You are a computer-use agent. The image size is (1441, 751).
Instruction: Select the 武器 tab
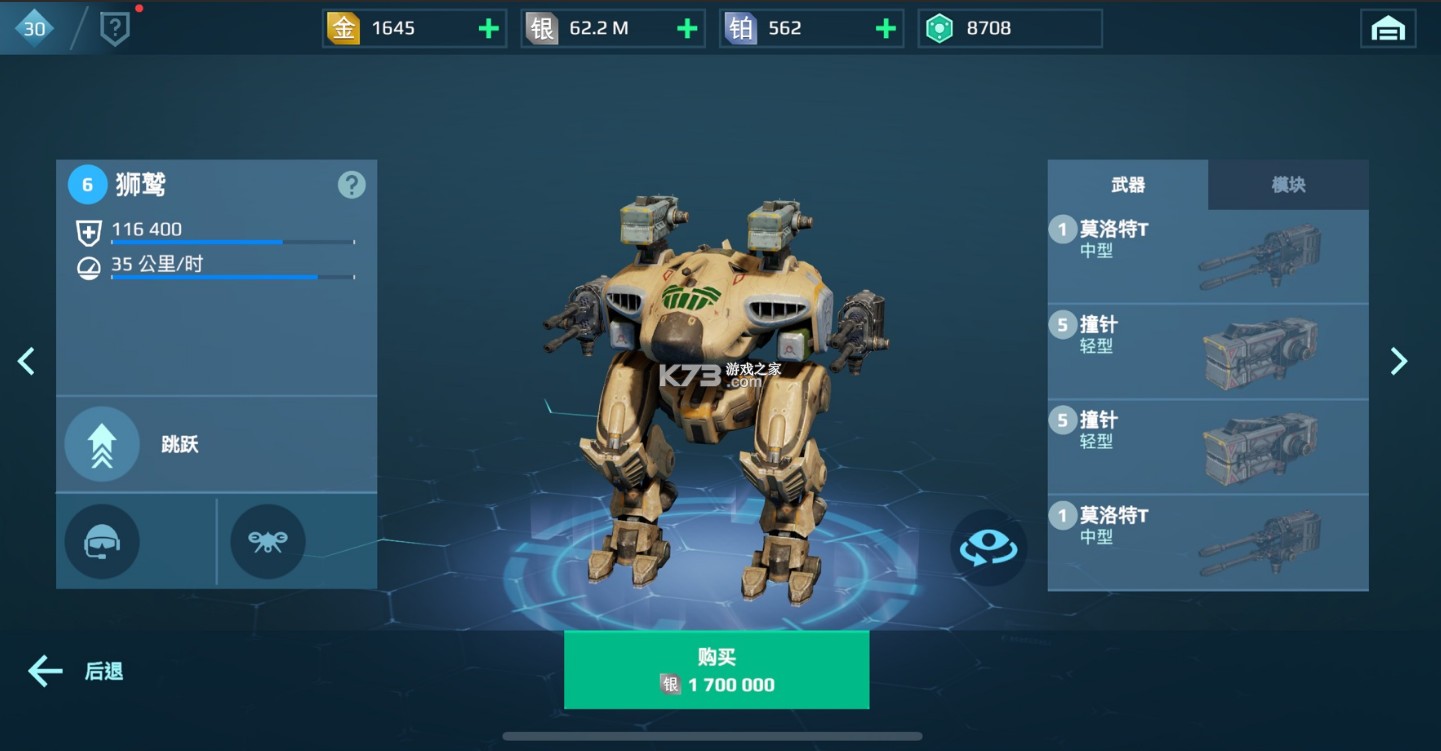point(1128,185)
